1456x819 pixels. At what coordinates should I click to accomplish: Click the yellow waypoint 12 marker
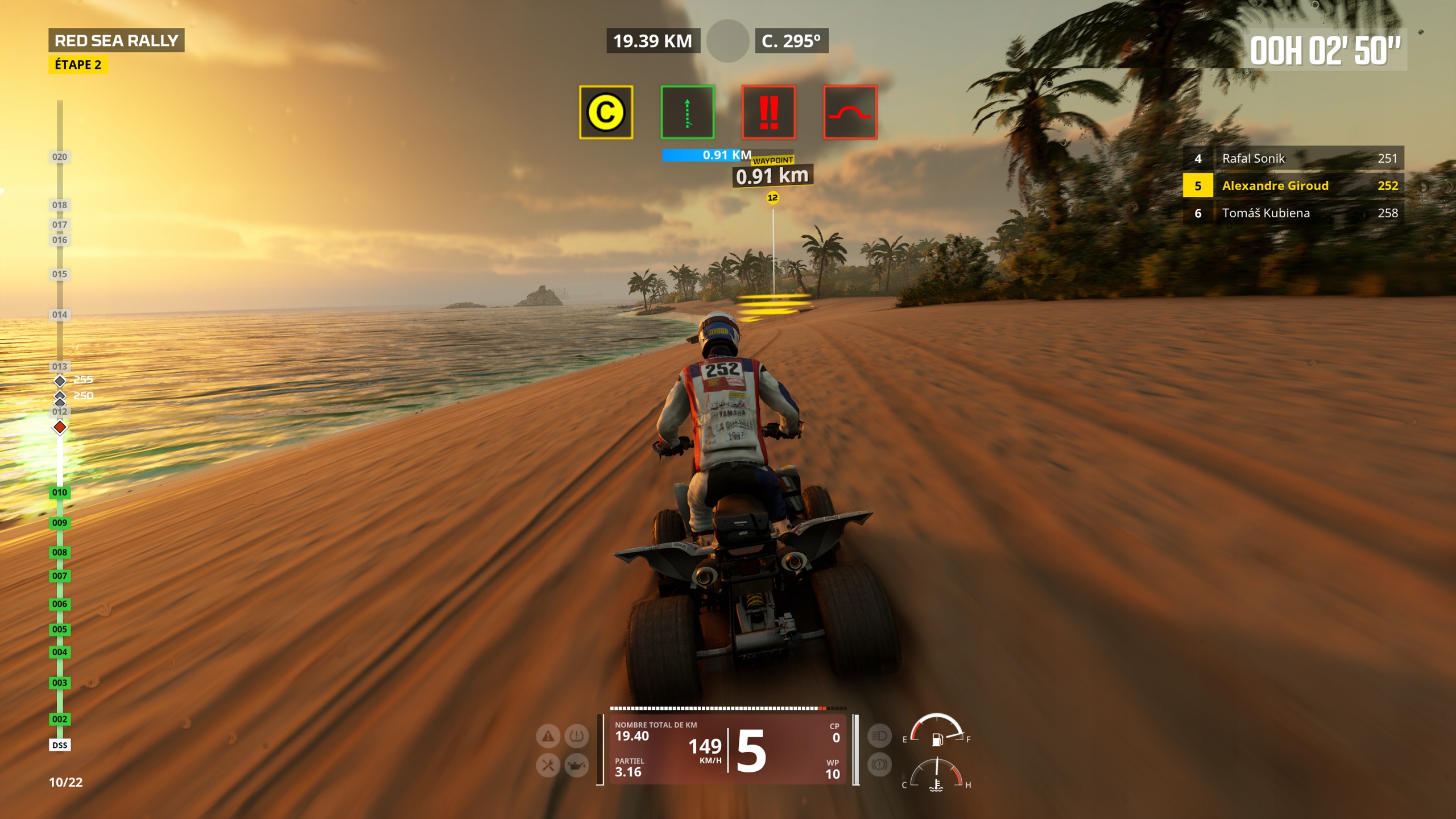(772, 197)
